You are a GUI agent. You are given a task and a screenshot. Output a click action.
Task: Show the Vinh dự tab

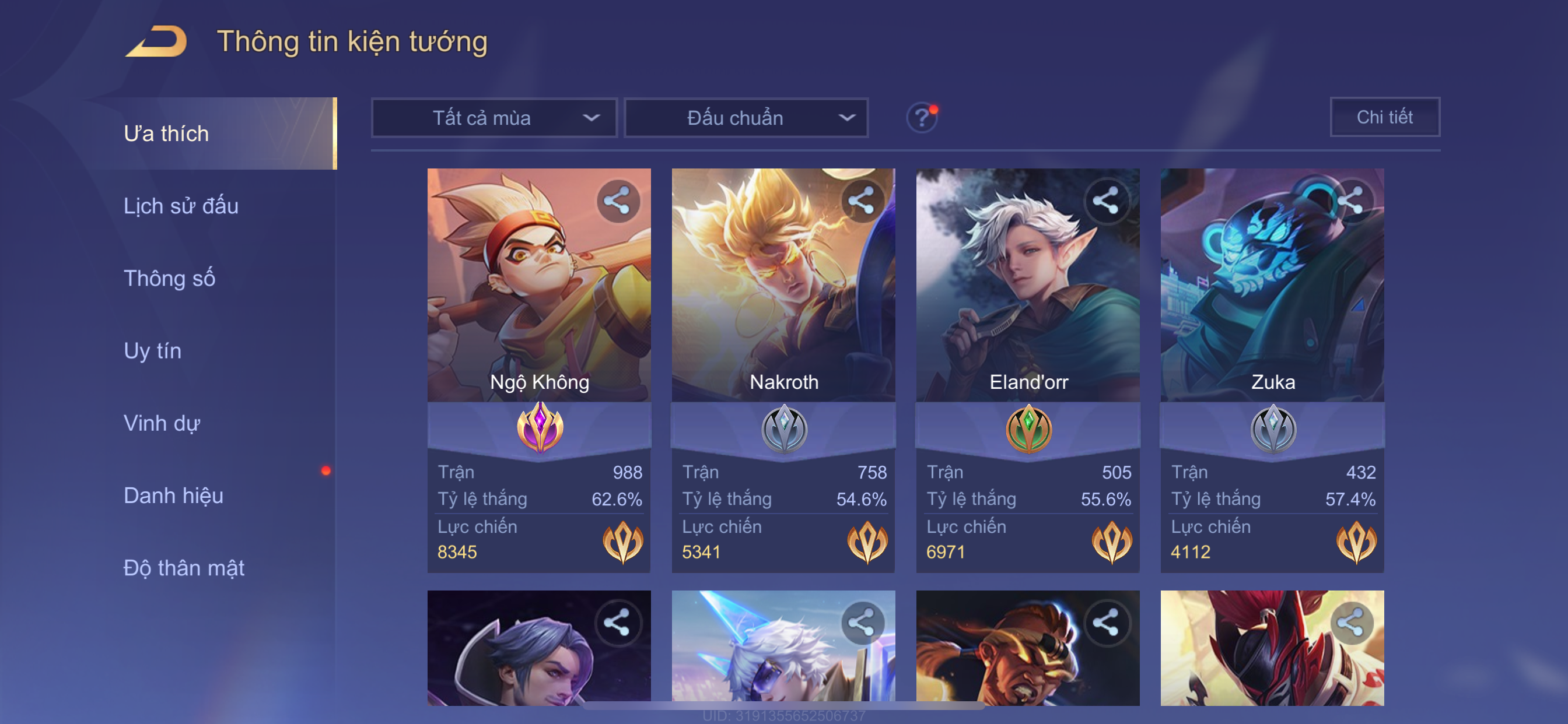point(162,423)
